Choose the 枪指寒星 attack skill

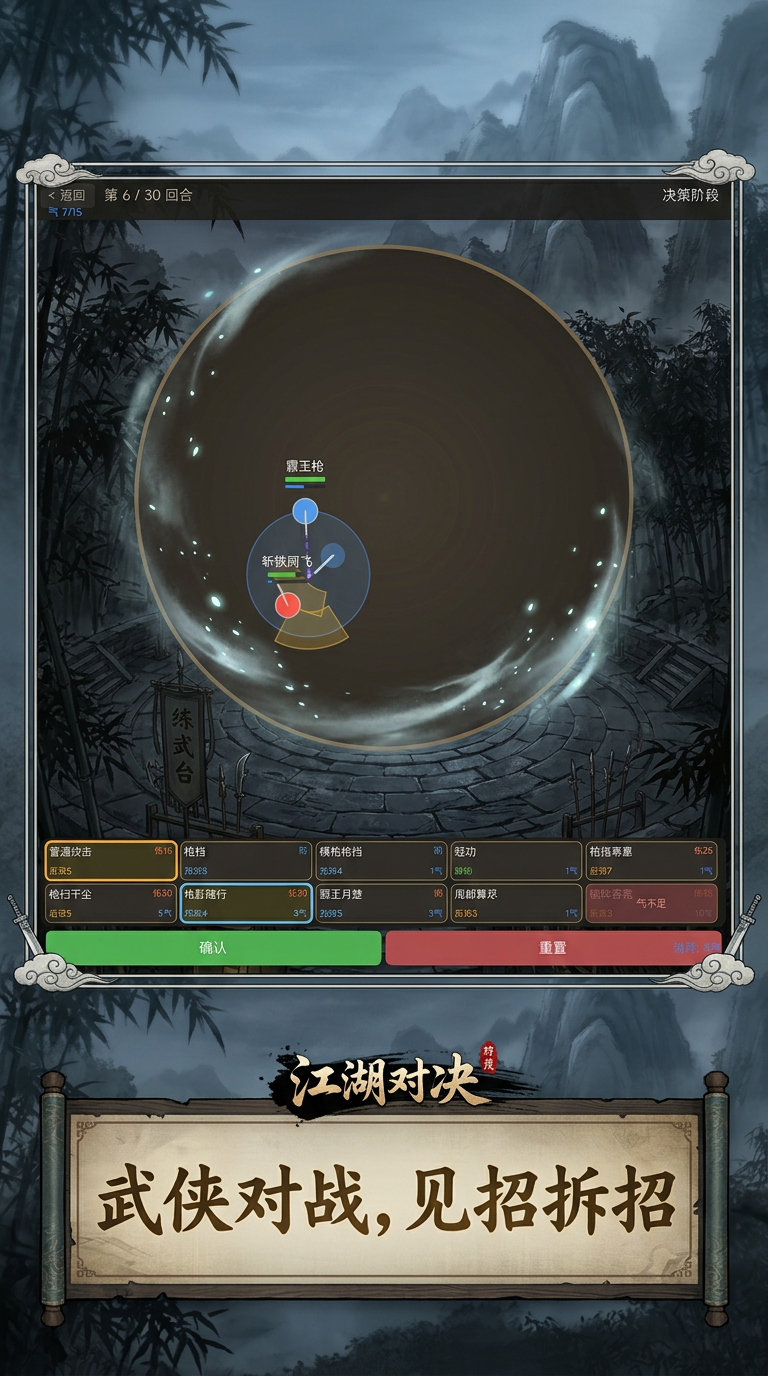click(651, 861)
